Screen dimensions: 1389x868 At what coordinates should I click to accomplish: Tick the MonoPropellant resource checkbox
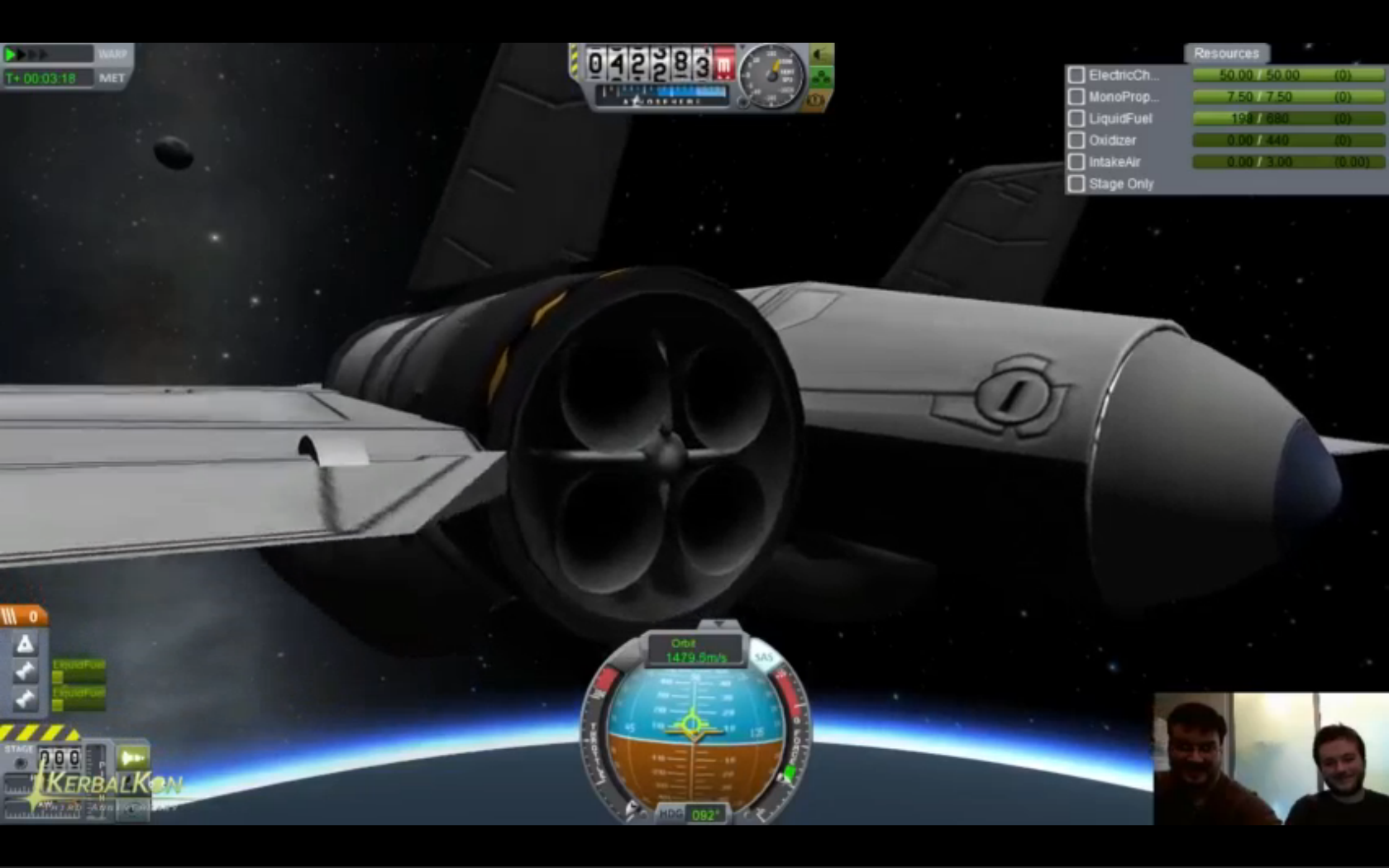coord(1076,97)
